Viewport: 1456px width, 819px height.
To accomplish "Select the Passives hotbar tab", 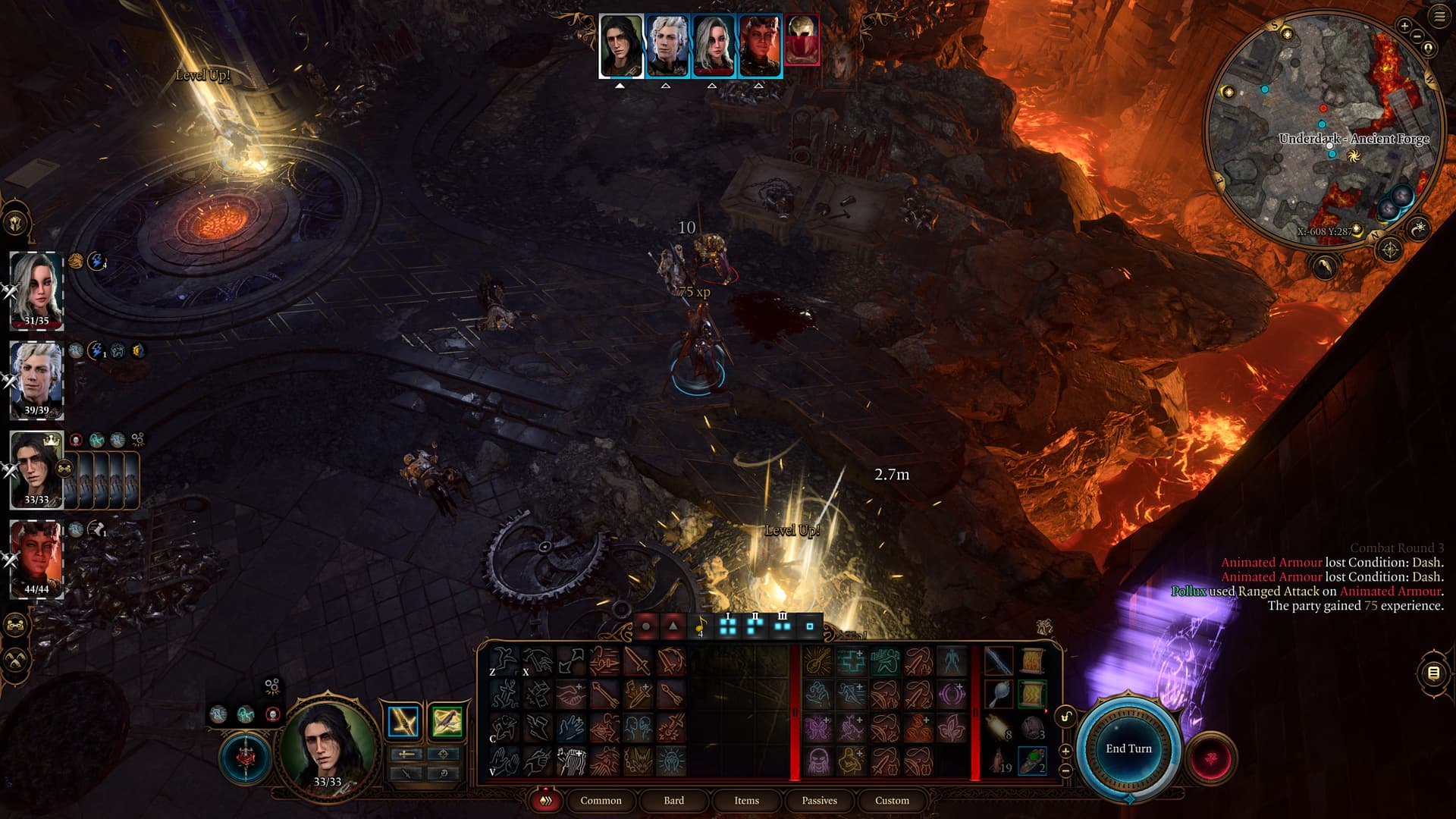I will (819, 800).
